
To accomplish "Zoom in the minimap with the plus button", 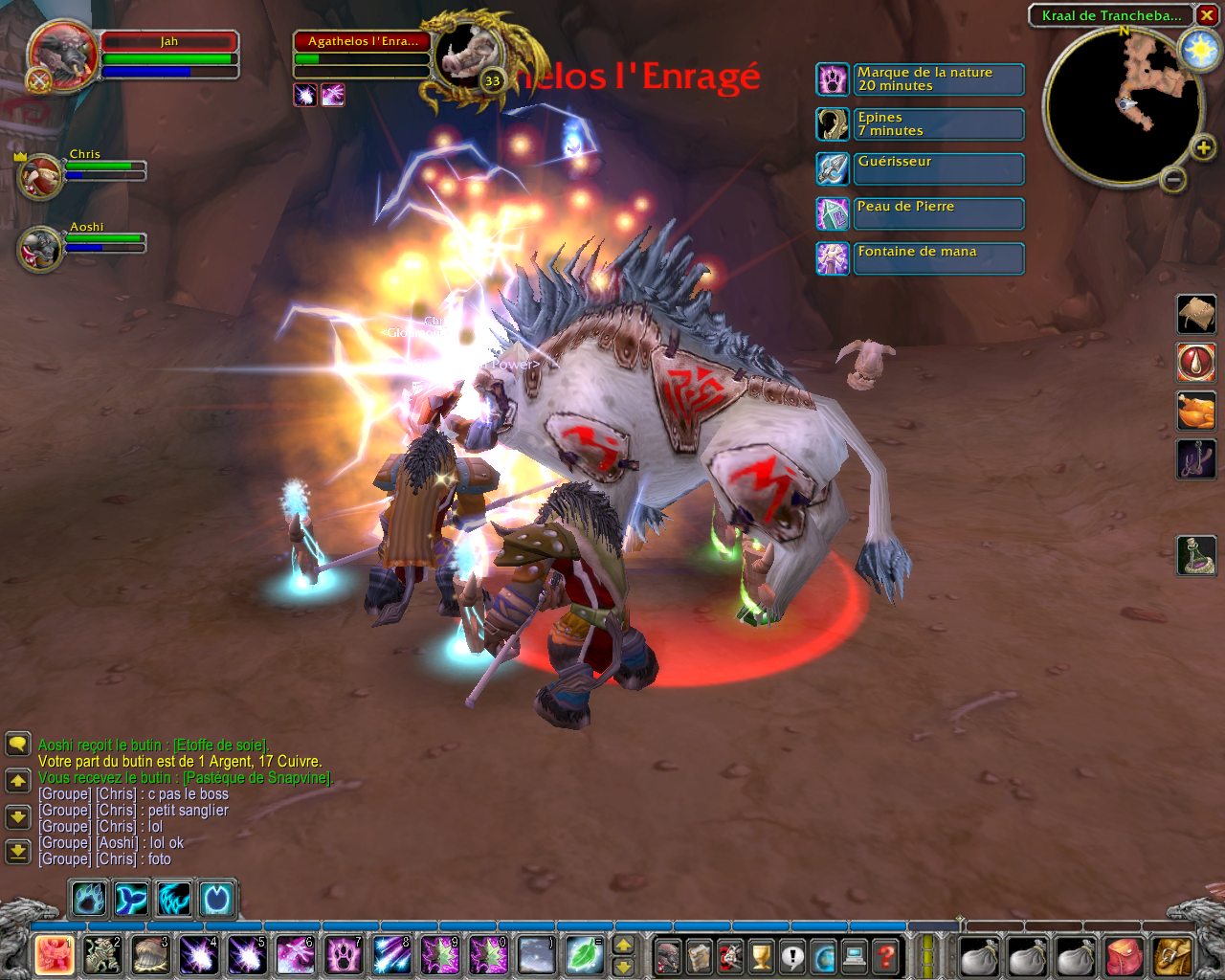I will click(x=1203, y=147).
